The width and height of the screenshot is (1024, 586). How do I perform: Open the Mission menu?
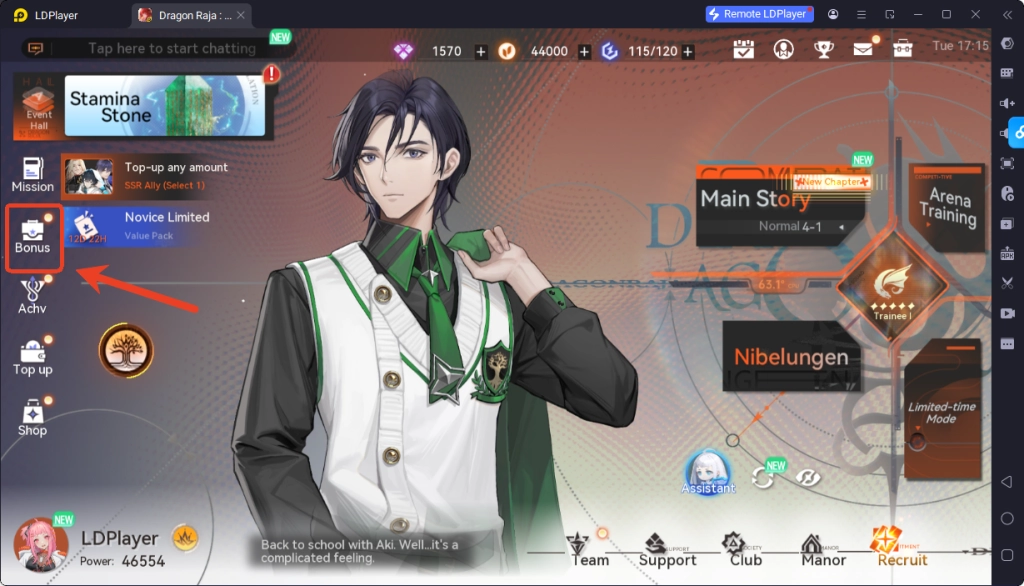pyautogui.click(x=33, y=175)
